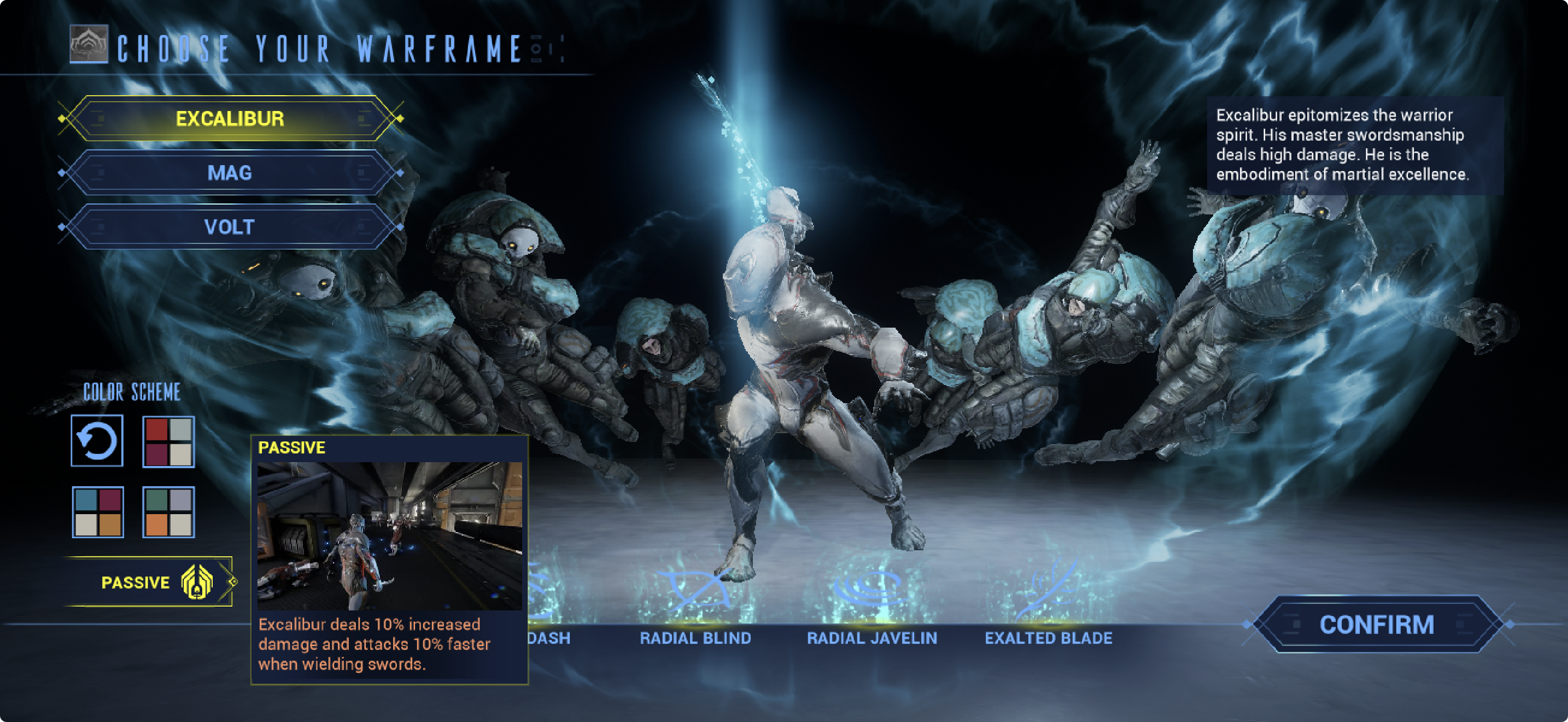This screenshot has height=722, width=1568.
Task: Confirm the warframe selection
Action: point(1376,625)
